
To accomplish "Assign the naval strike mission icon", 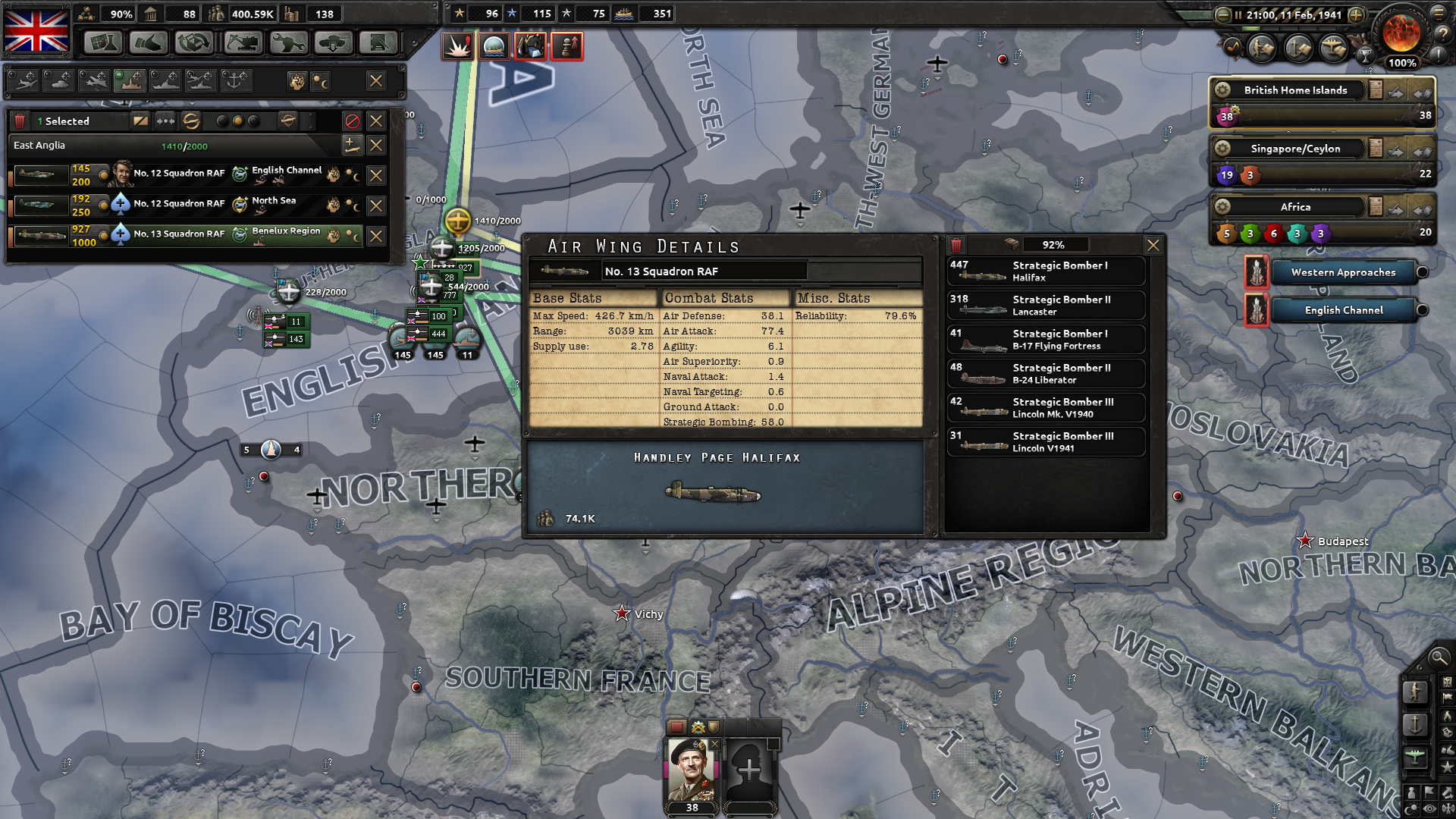I will 166,80.
